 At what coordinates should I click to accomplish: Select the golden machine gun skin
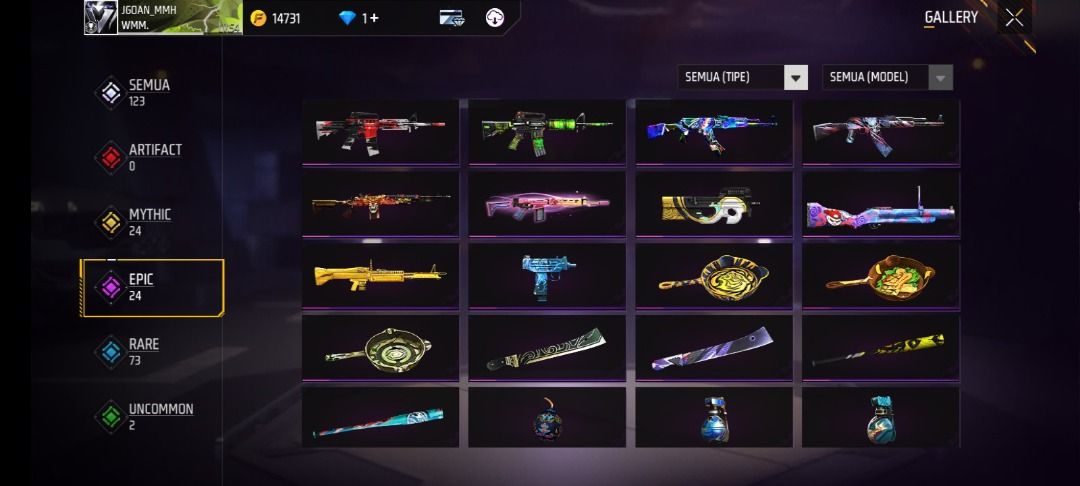click(x=380, y=275)
